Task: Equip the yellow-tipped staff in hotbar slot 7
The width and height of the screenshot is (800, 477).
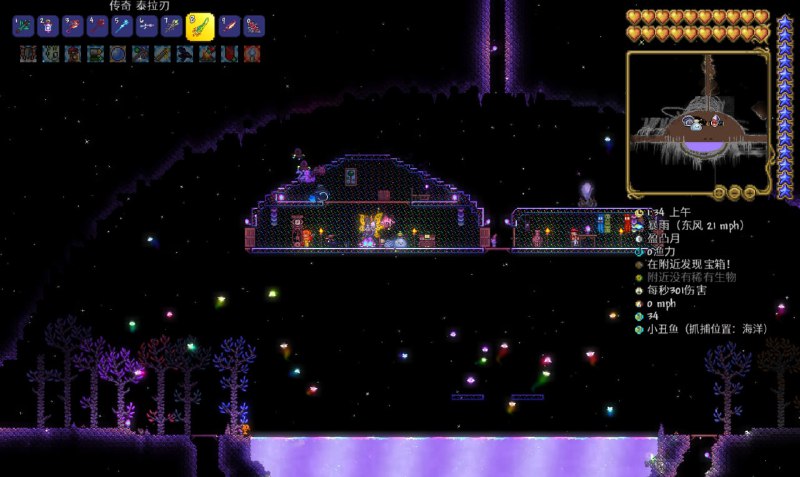Action: (171, 26)
